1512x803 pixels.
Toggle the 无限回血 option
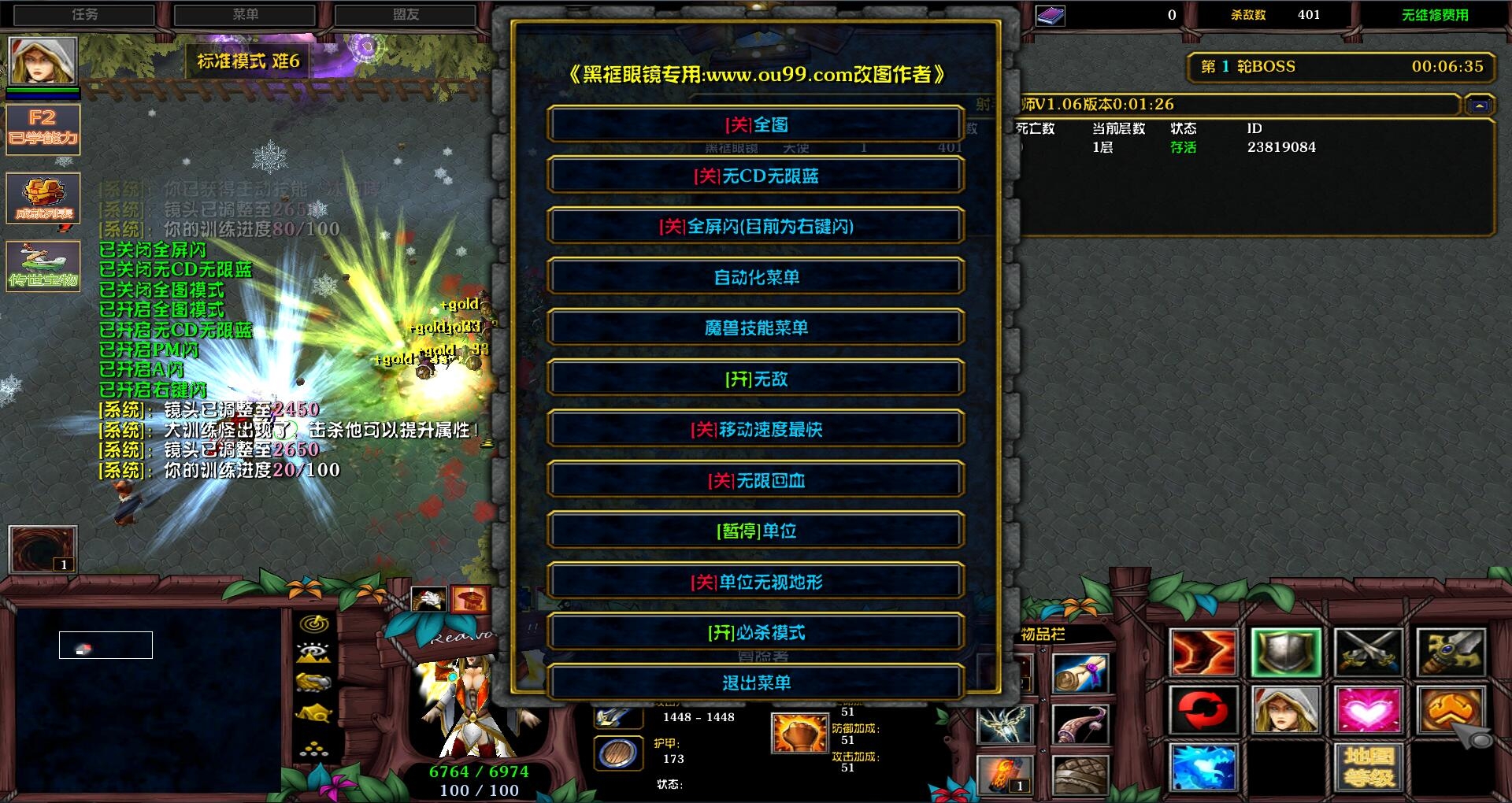click(756, 480)
